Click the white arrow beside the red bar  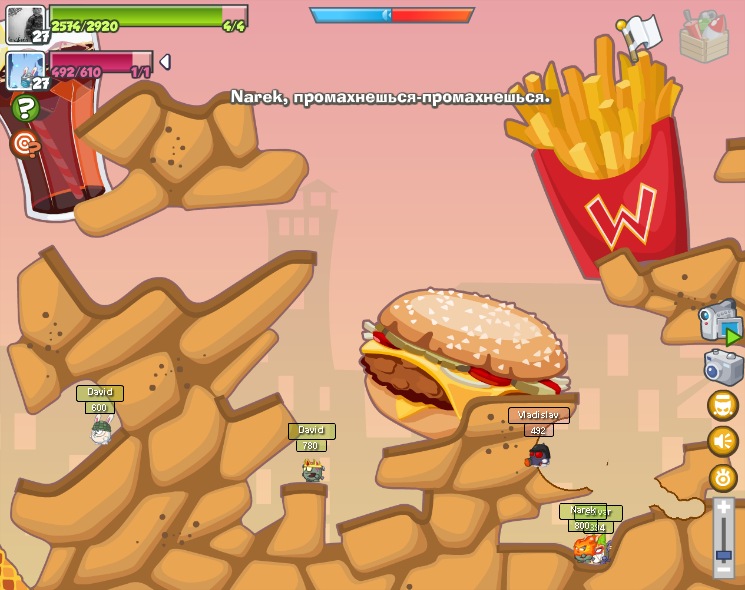[165, 62]
